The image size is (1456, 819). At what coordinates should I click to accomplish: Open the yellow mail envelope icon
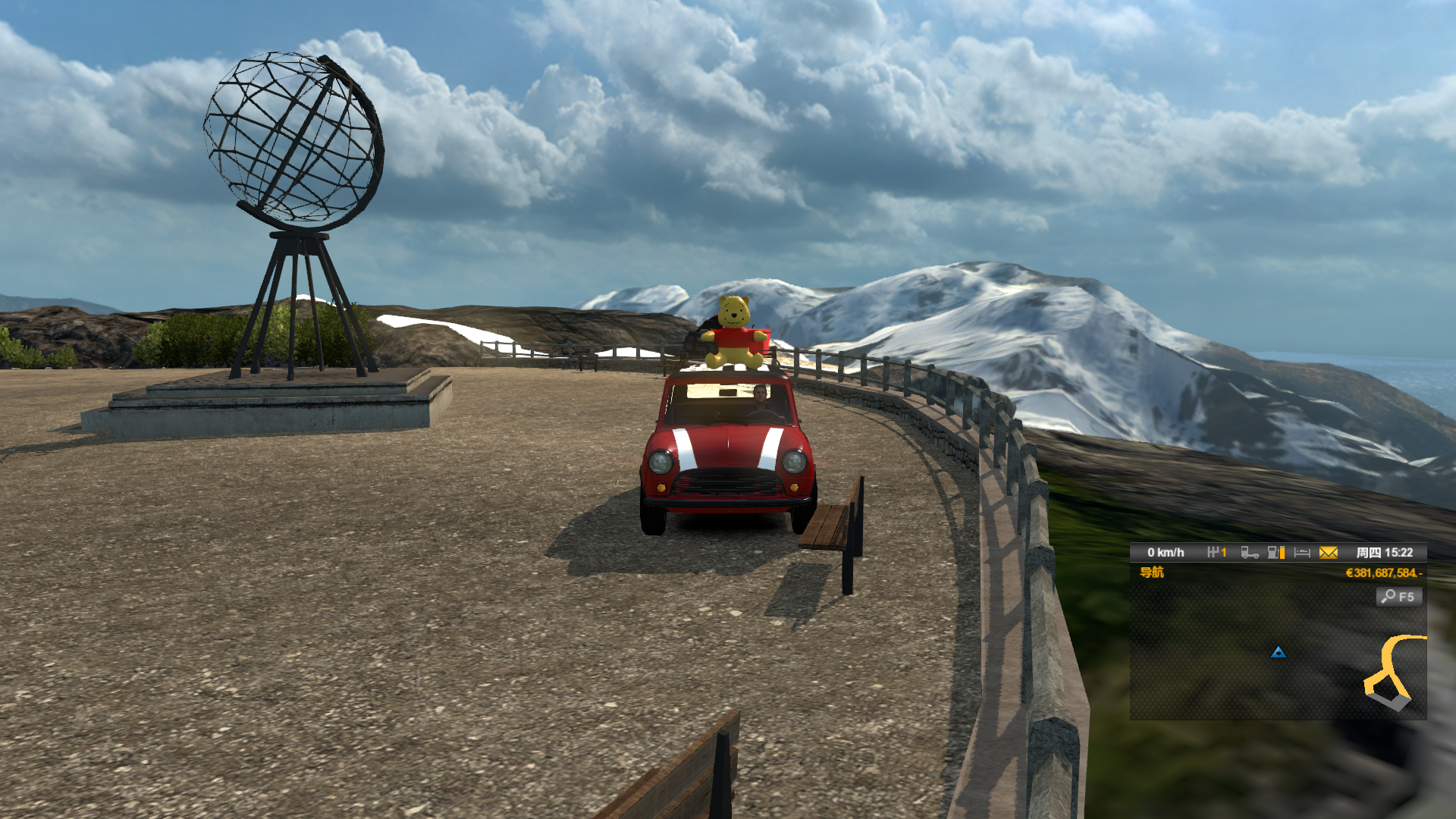1328,553
